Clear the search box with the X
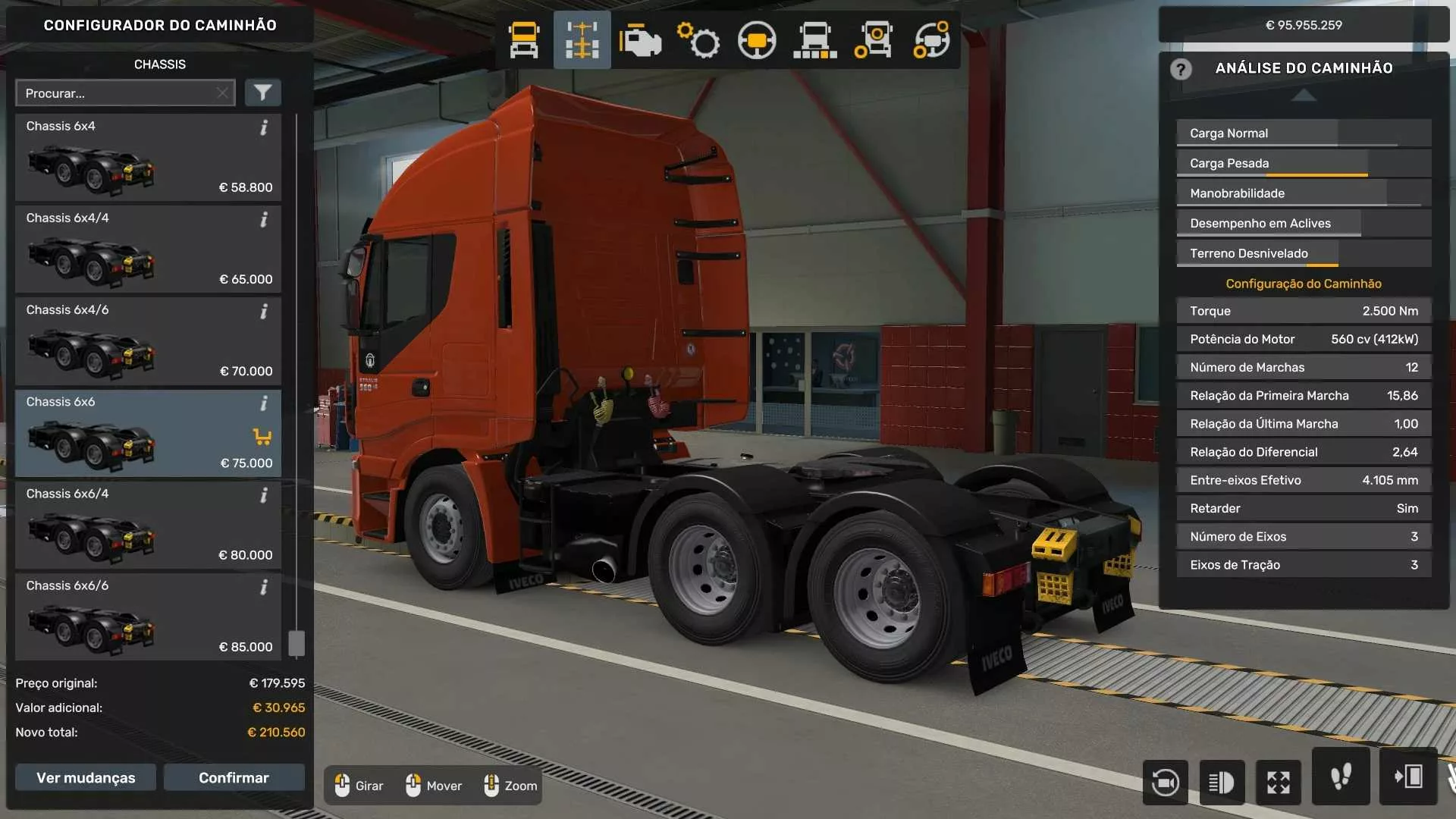The width and height of the screenshot is (1456, 819). tap(222, 93)
